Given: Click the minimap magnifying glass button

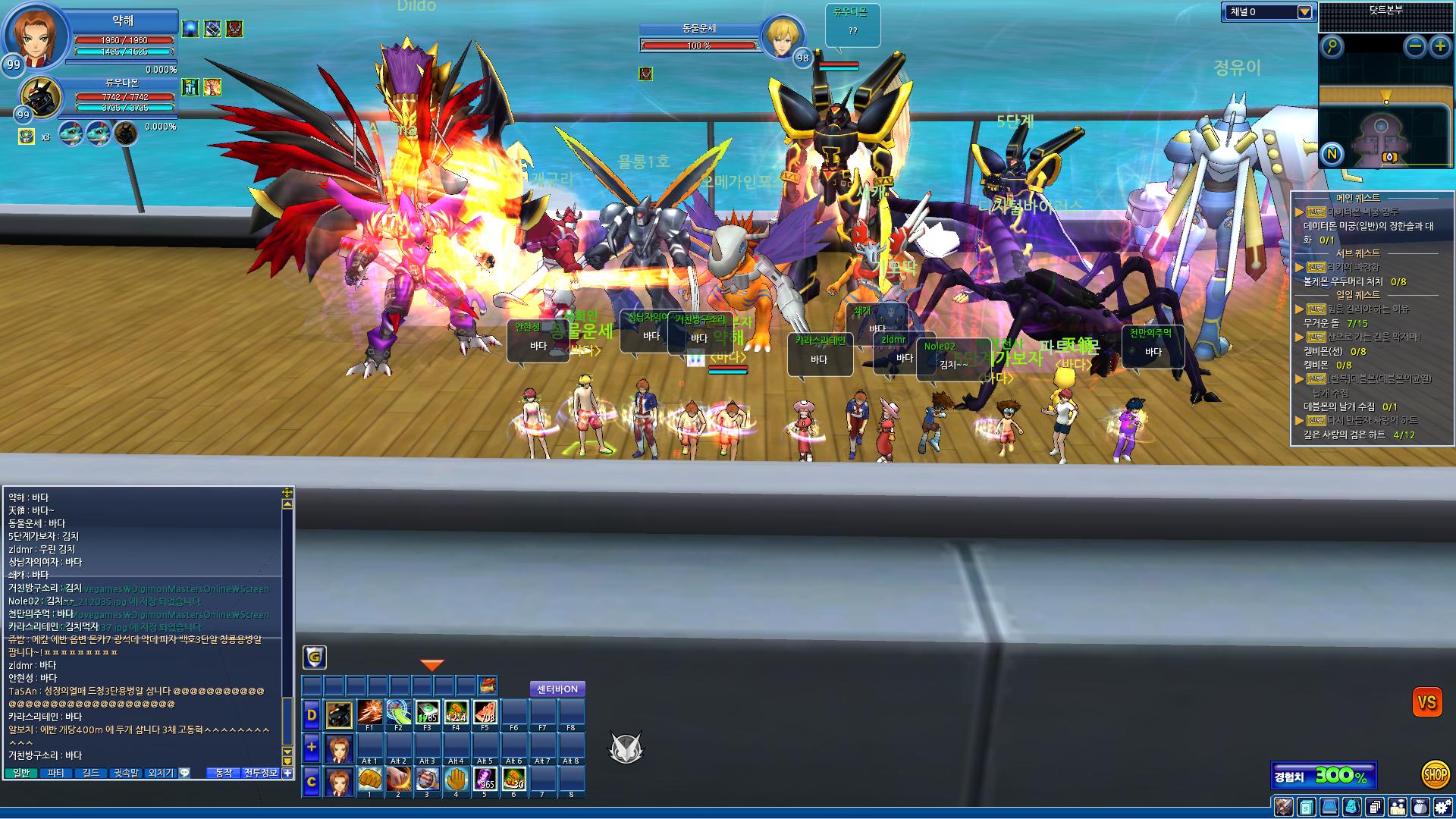Looking at the screenshot, I should (x=1332, y=47).
